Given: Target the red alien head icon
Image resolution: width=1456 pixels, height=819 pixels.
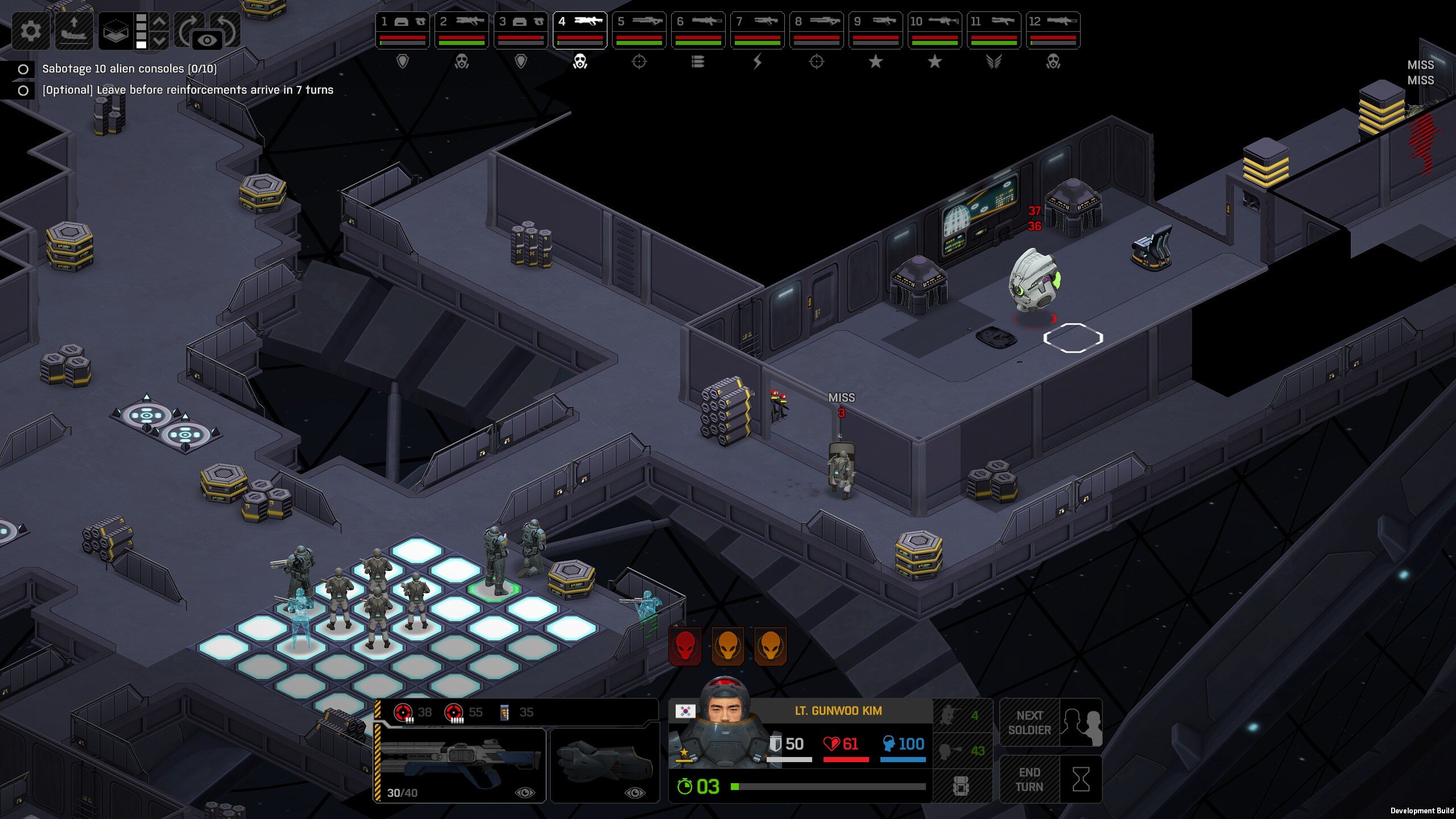Looking at the screenshot, I should coord(685,646).
